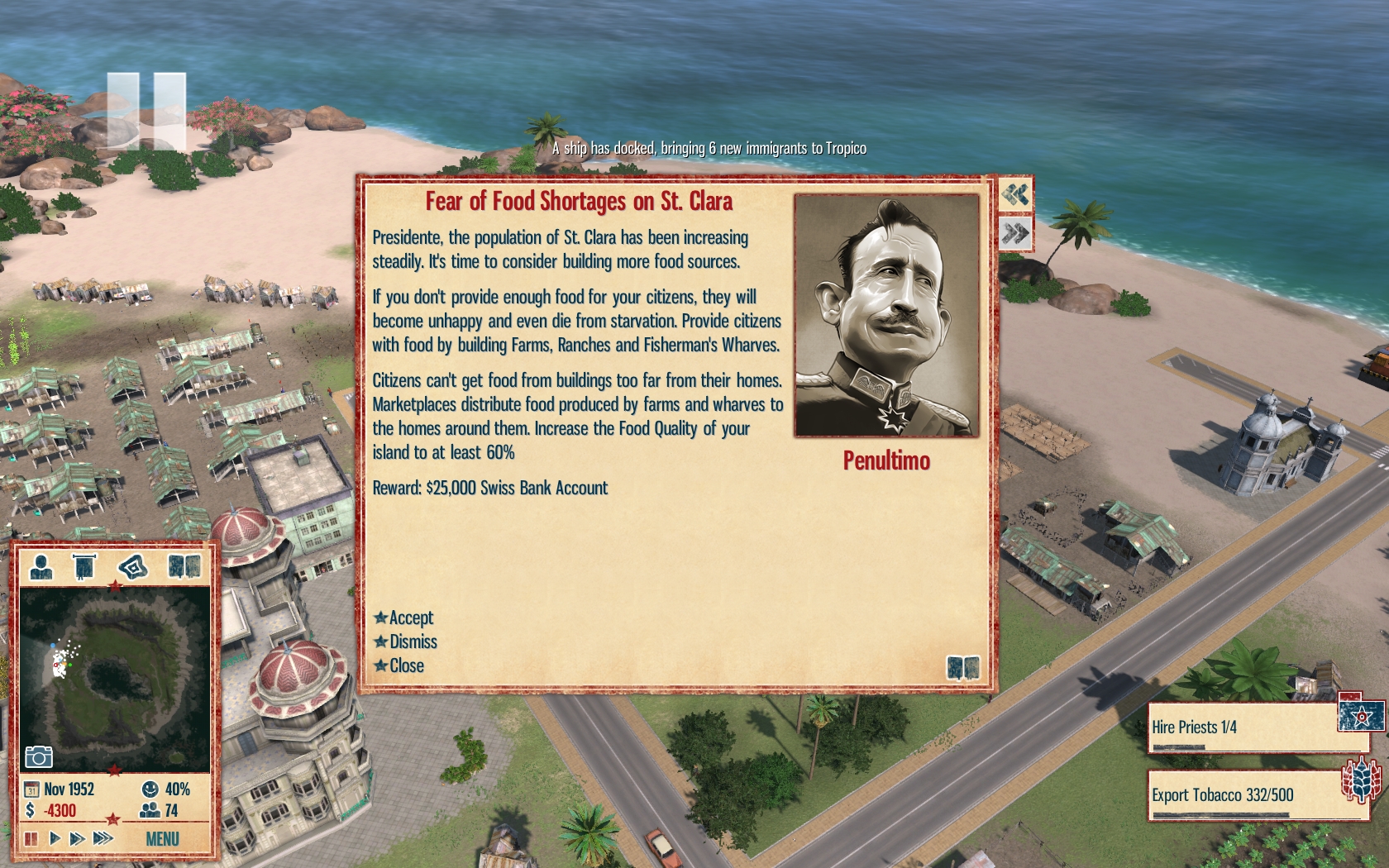Open the book icon in the dialog corner
Viewport: 1389px width, 868px height.
click(962, 667)
